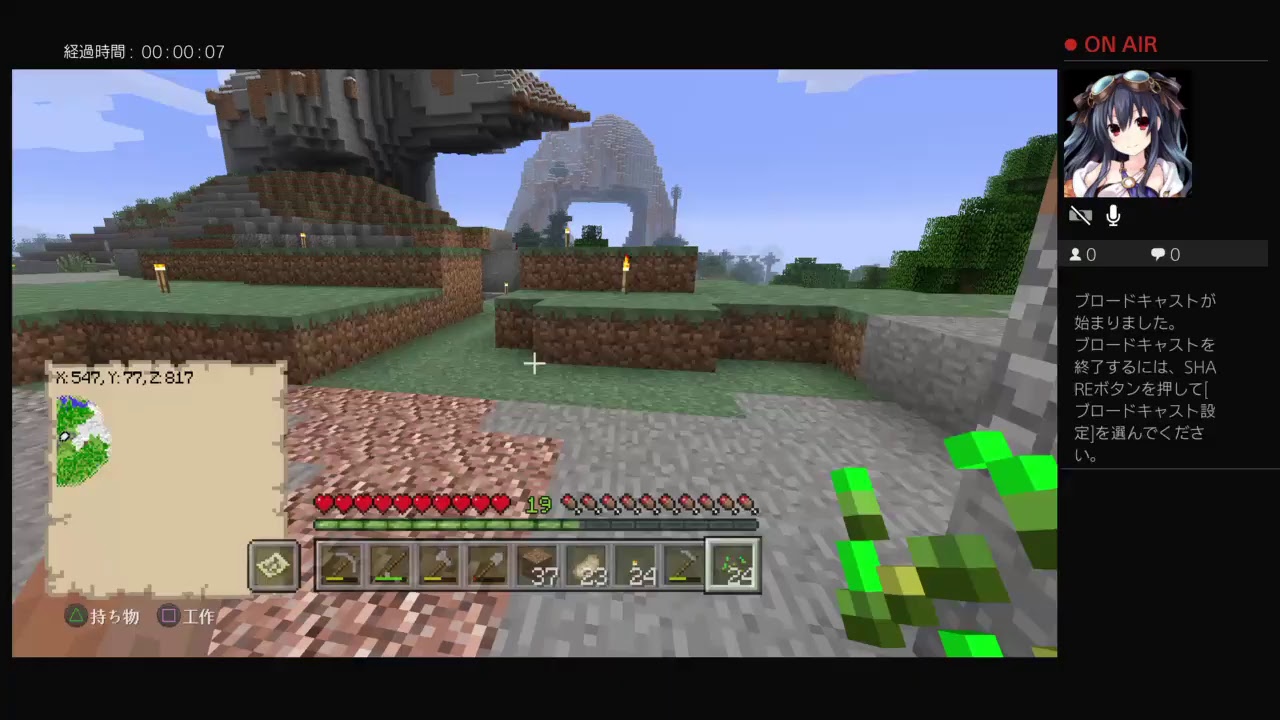Screen dimensions: 1280x720
Task: Open the 持ち物 inventory menu
Action: point(114,616)
